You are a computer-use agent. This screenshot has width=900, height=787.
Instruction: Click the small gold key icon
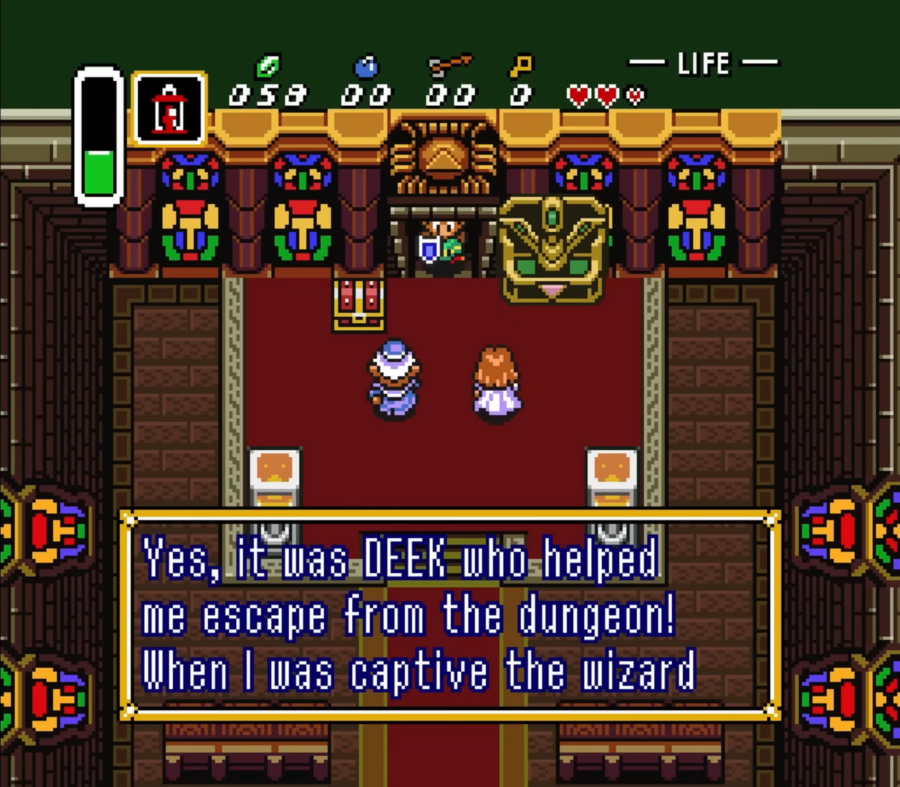coord(520,67)
